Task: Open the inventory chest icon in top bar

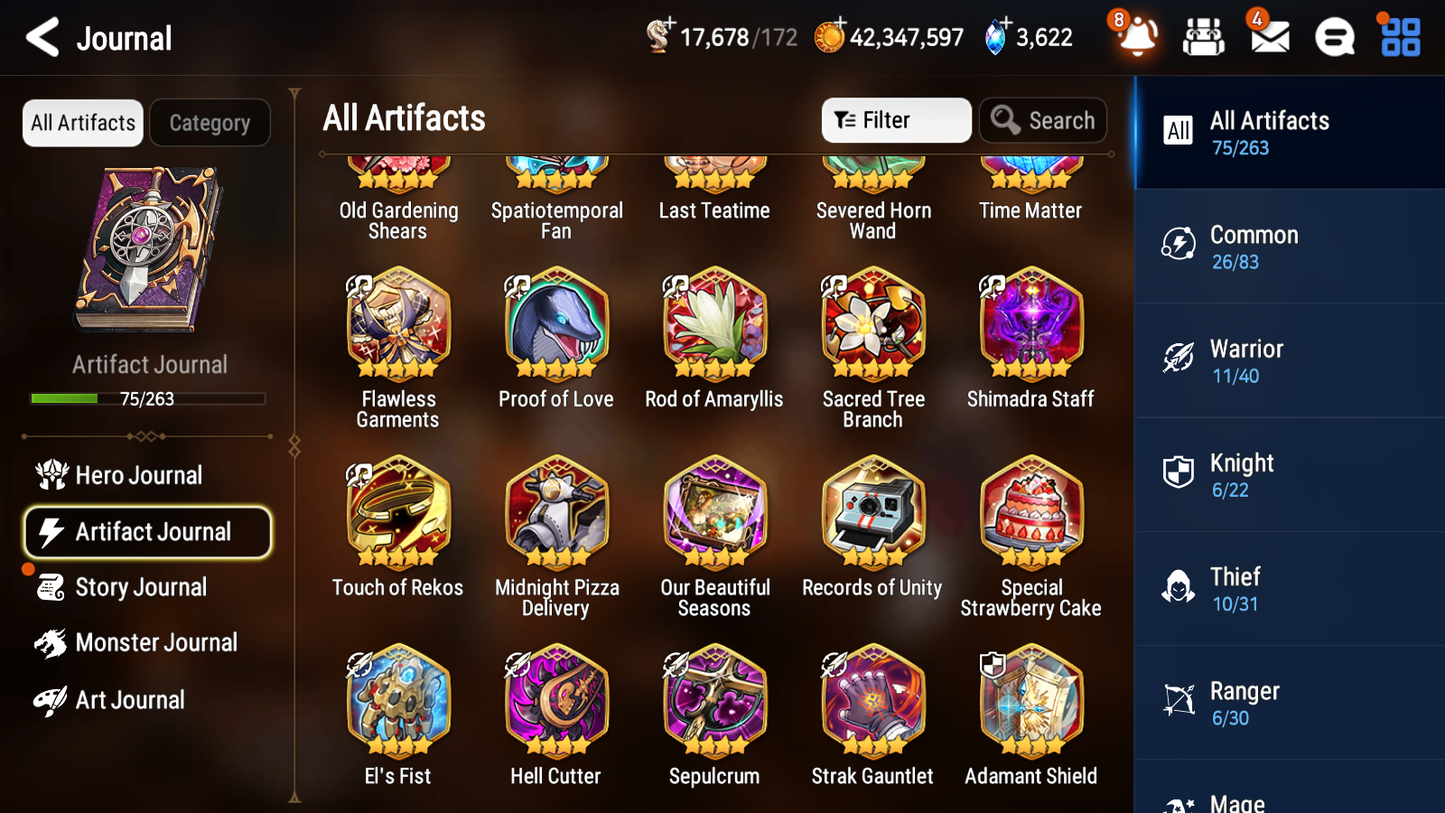Action: click(1203, 37)
